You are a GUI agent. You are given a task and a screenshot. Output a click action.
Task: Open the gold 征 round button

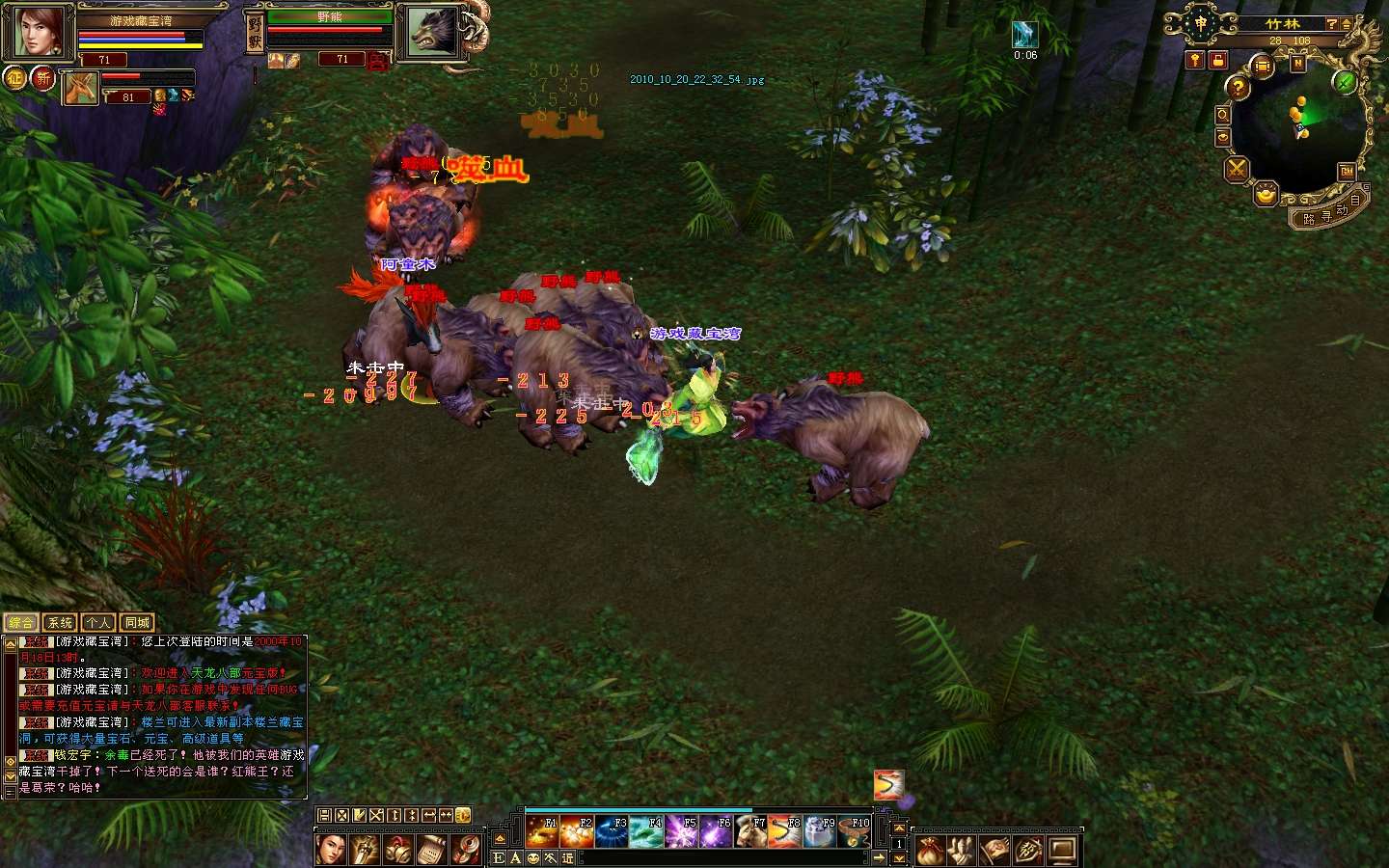tap(14, 78)
